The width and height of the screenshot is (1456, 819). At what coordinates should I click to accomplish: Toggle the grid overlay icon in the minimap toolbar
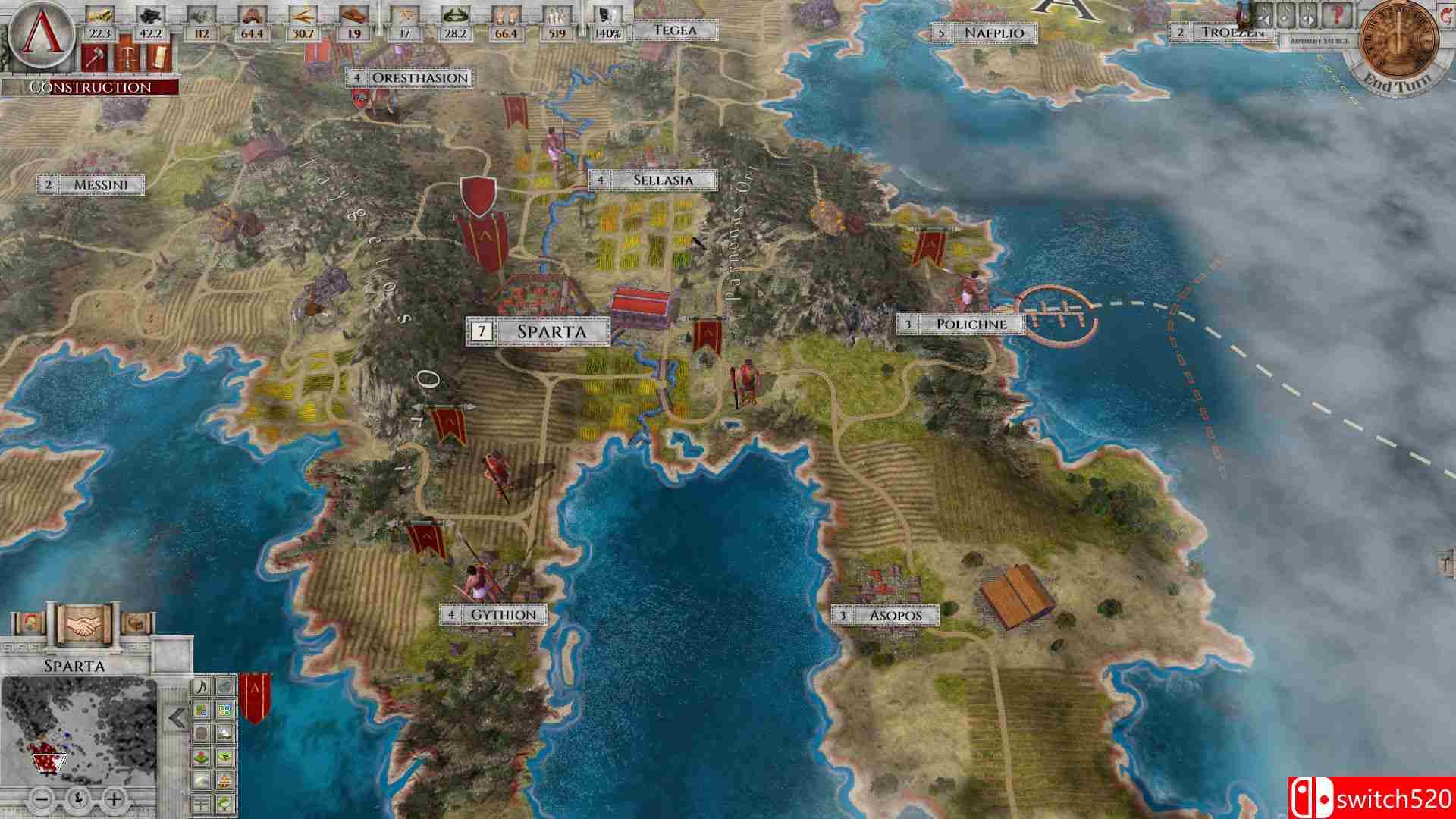coord(224,709)
